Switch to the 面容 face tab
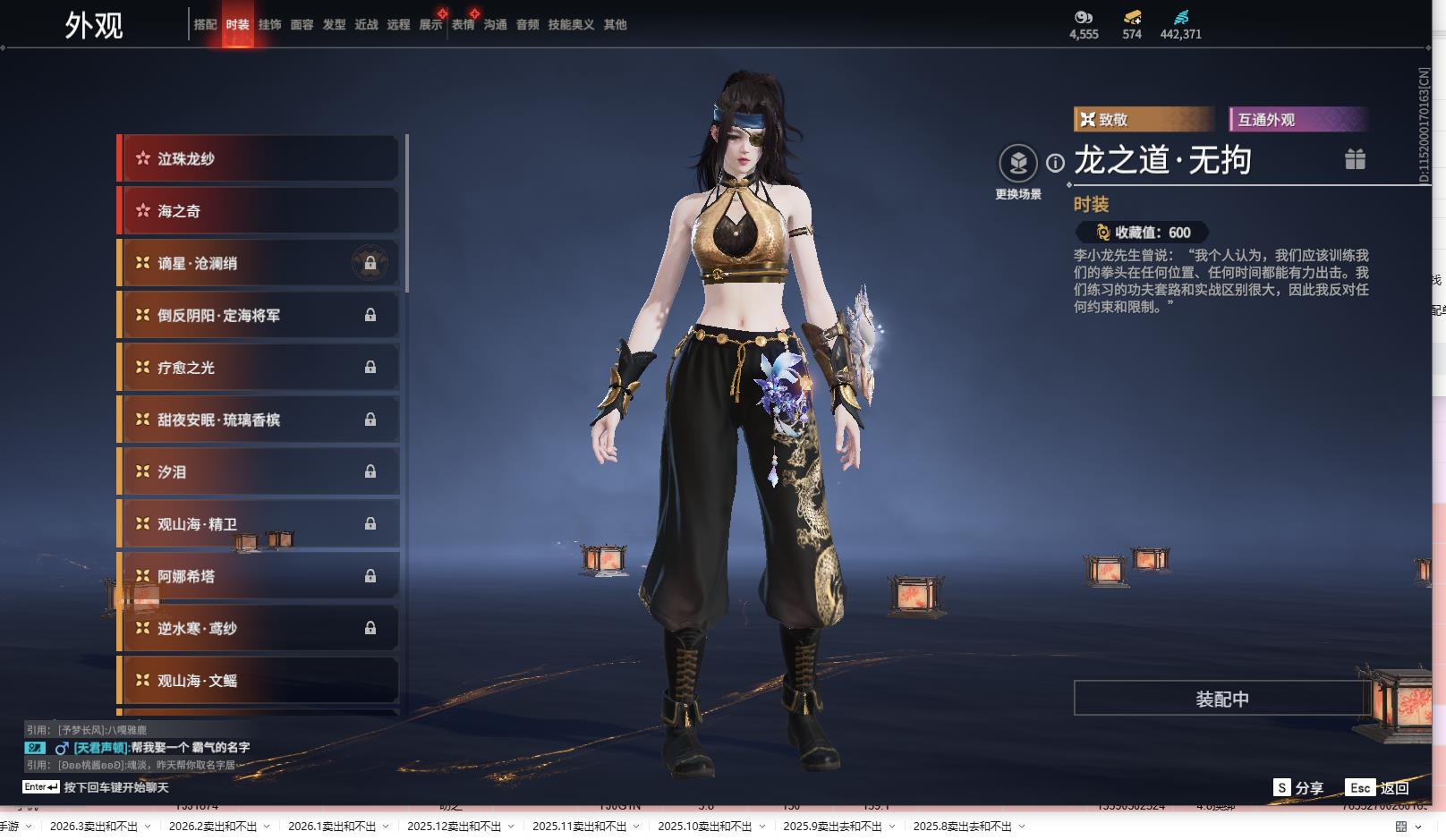This screenshot has width=1446, height=840. click(x=302, y=25)
